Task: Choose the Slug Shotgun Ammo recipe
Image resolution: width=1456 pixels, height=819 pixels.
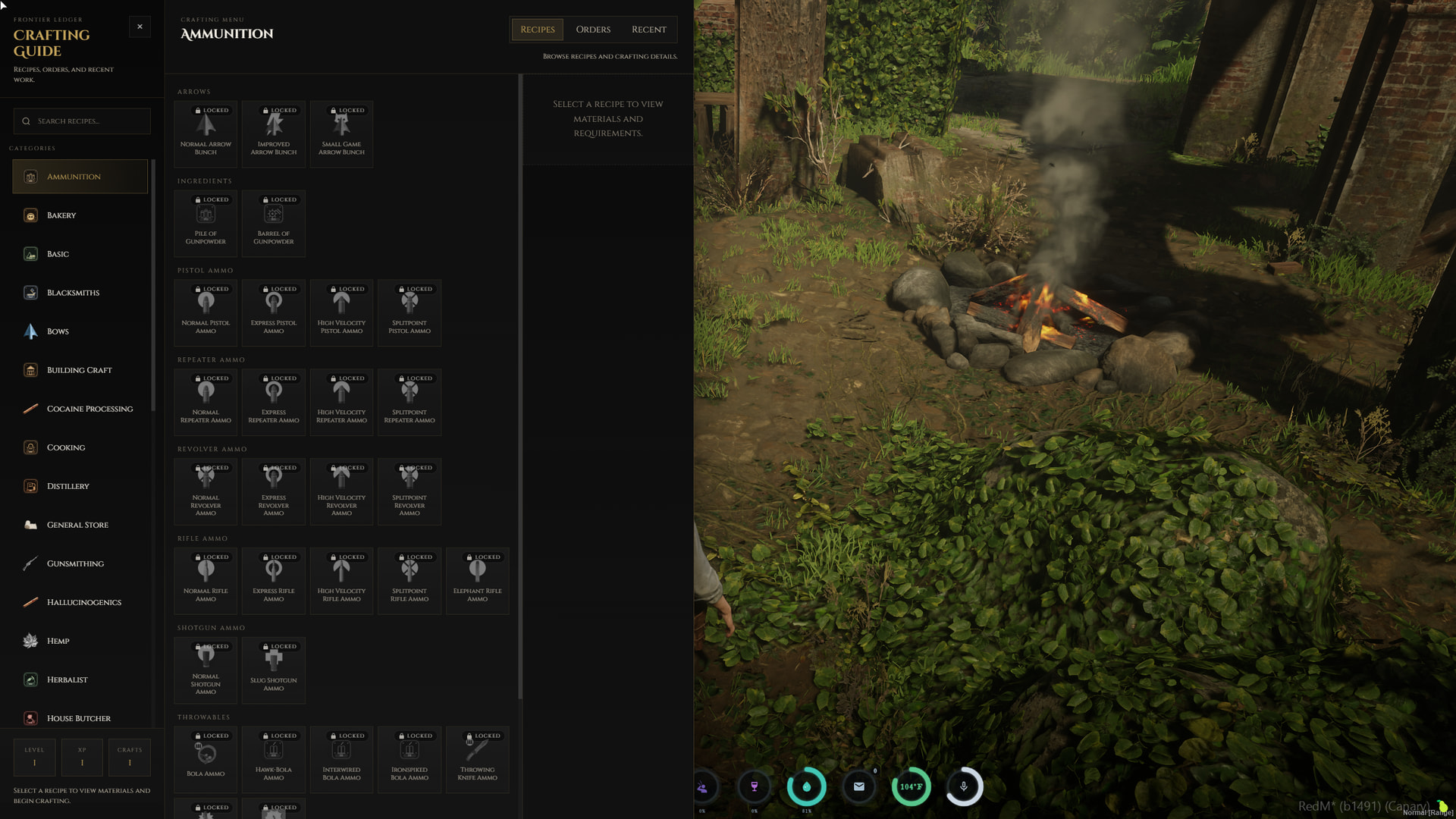Action: coord(274,670)
